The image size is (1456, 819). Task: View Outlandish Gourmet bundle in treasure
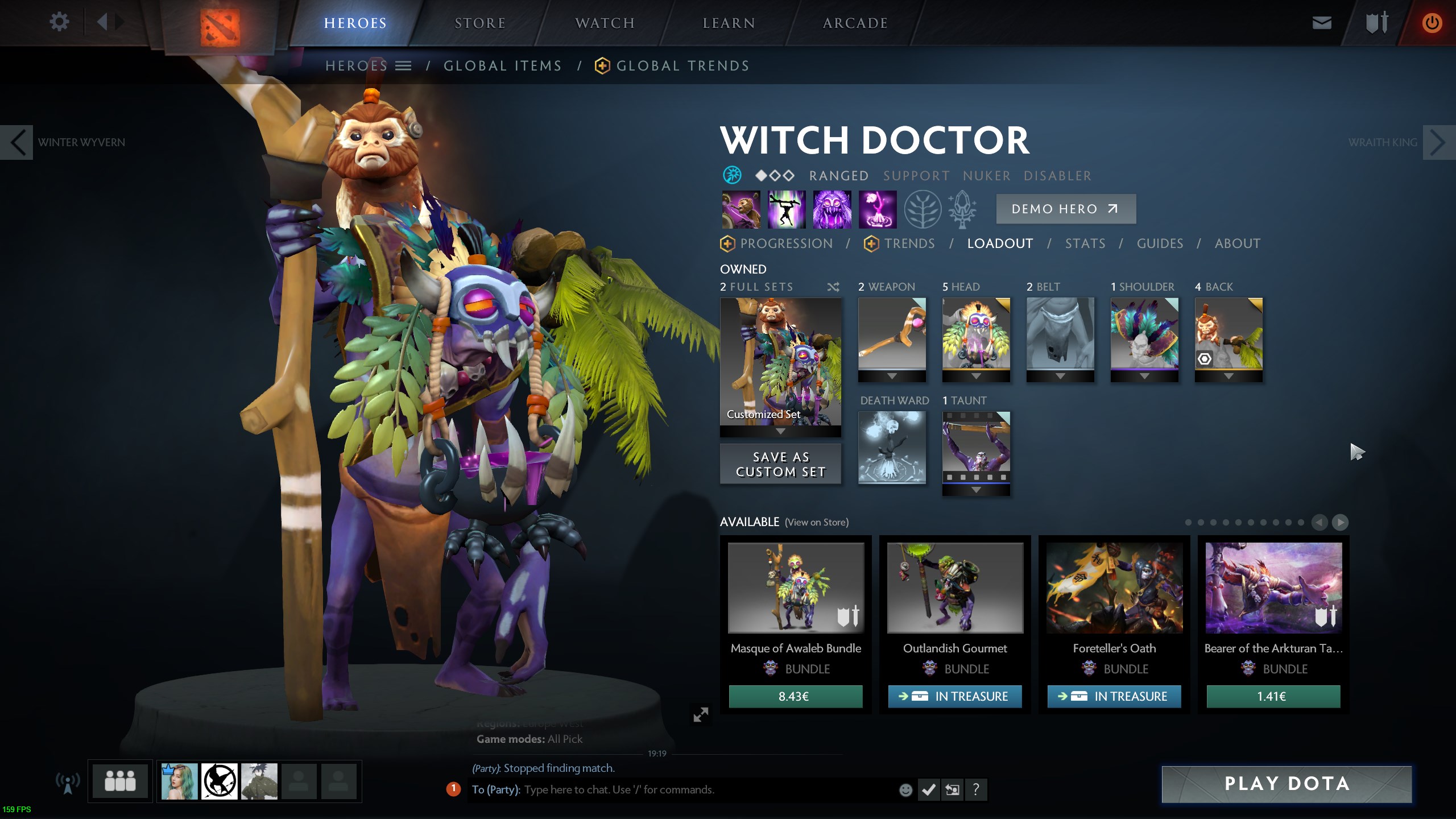tap(955, 696)
